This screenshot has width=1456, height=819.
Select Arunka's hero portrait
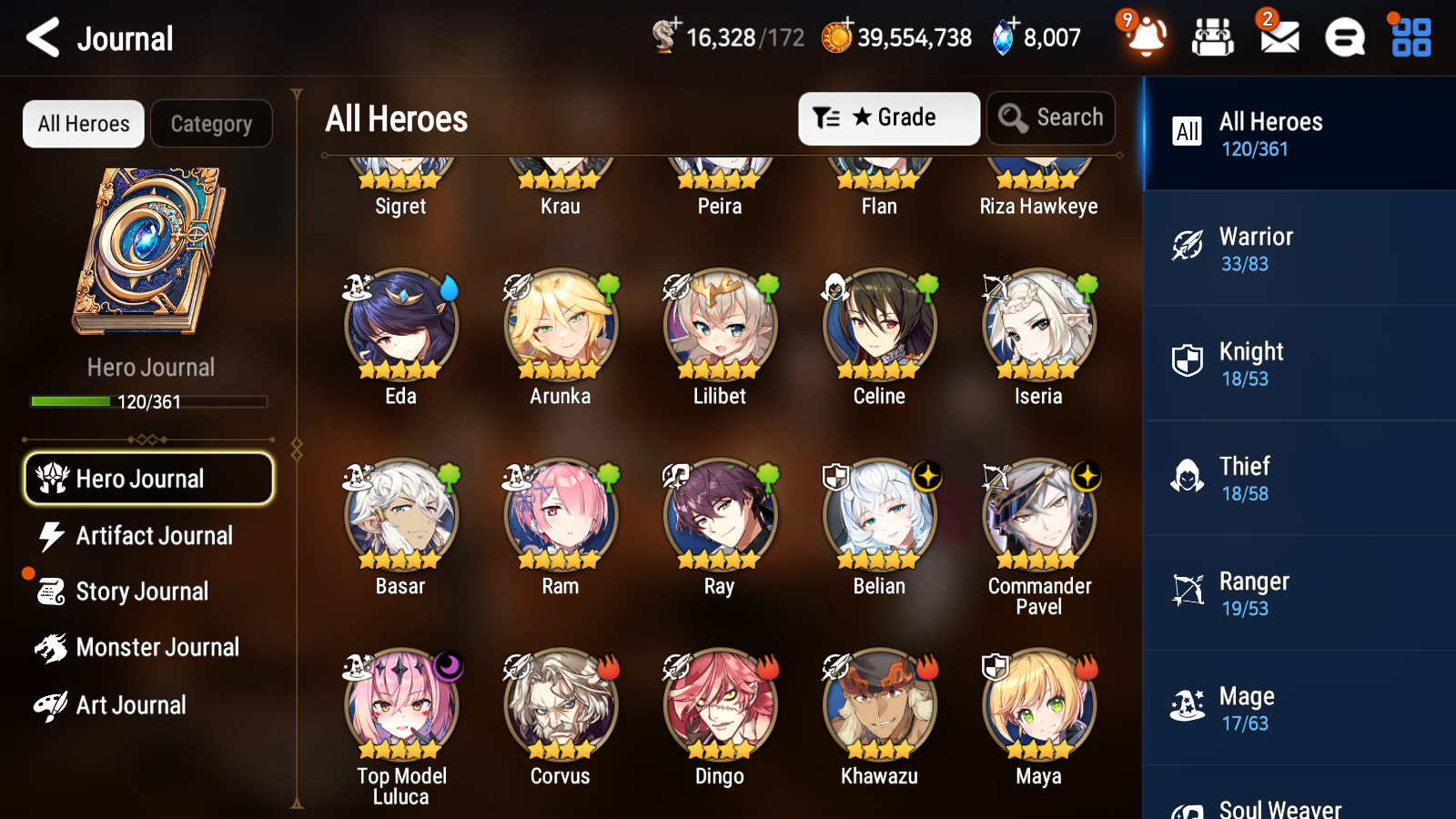[559, 328]
